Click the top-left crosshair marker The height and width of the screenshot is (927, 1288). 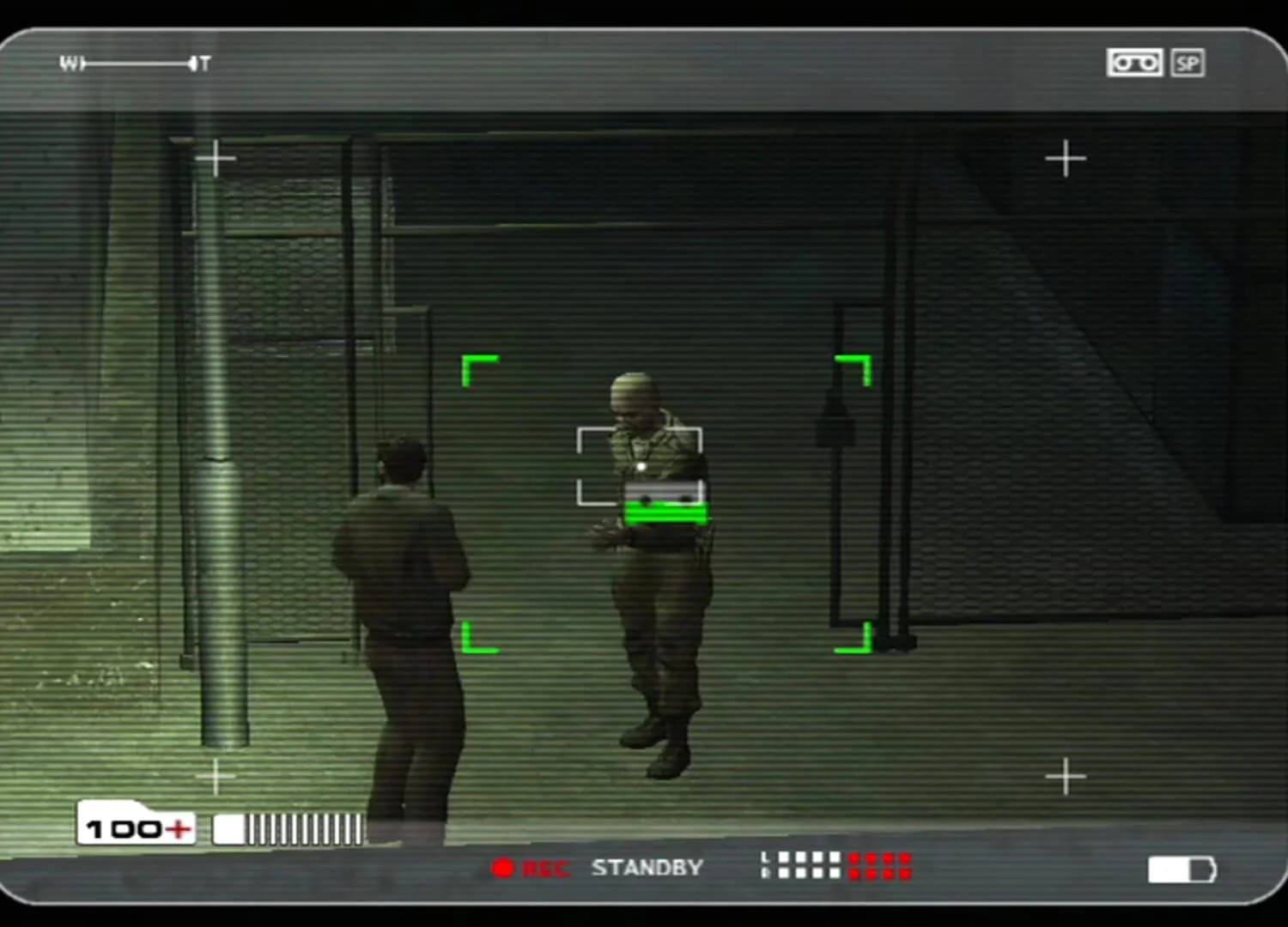click(x=216, y=158)
